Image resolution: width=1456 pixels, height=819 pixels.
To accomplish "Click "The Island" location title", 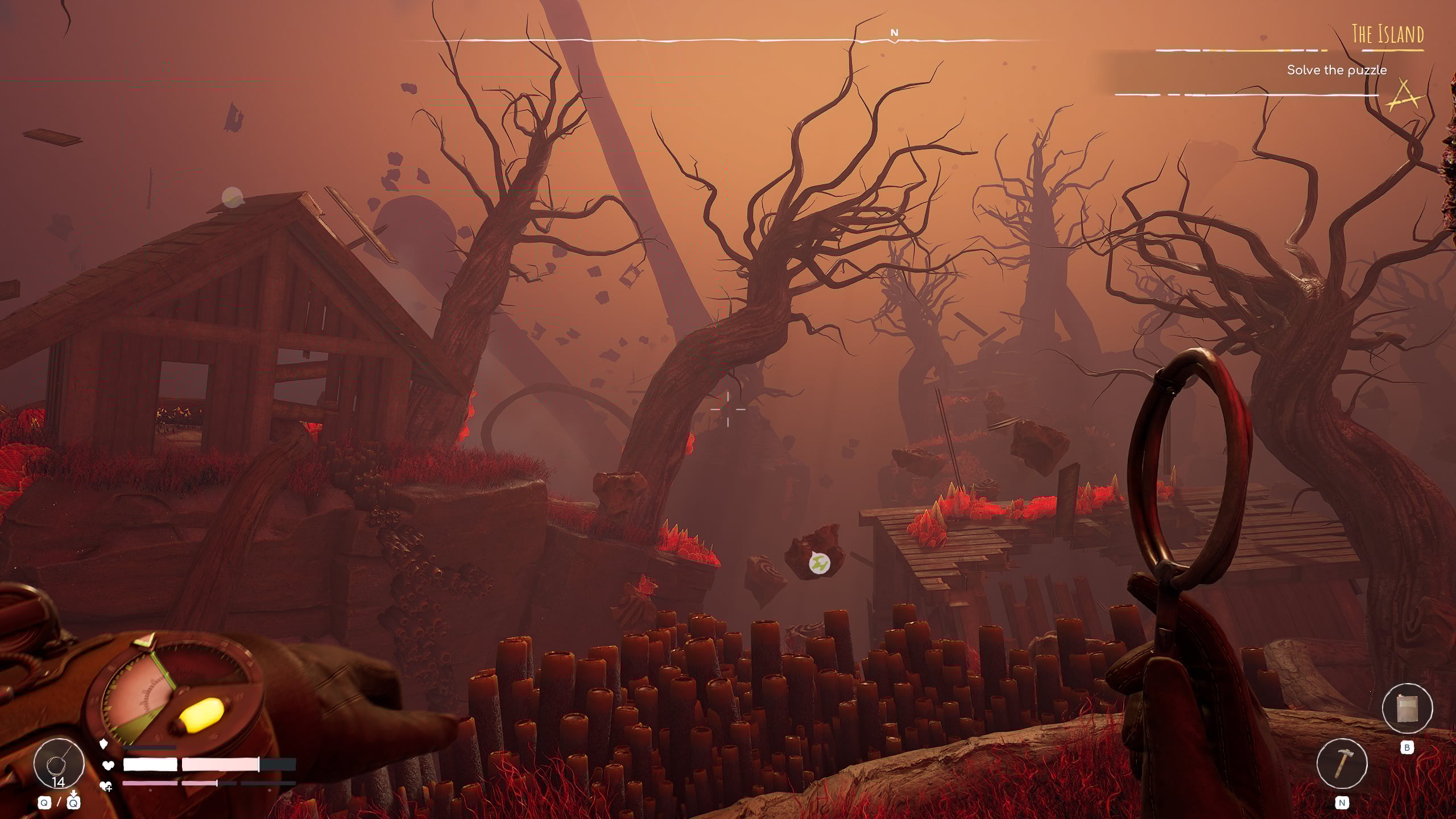I will pyautogui.click(x=1387, y=35).
